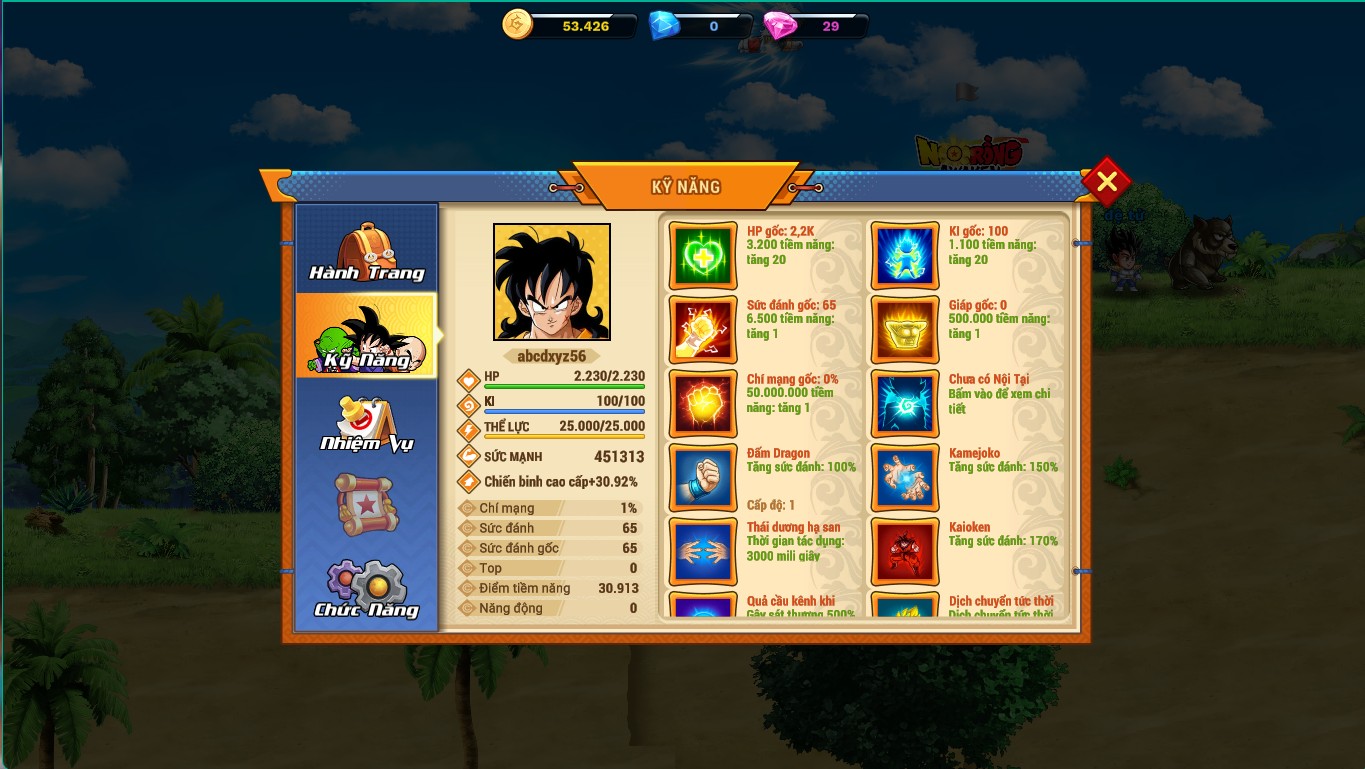The width and height of the screenshot is (1365, 769).
Task: Click the blue diamond currency icon
Action: tap(664, 25)
